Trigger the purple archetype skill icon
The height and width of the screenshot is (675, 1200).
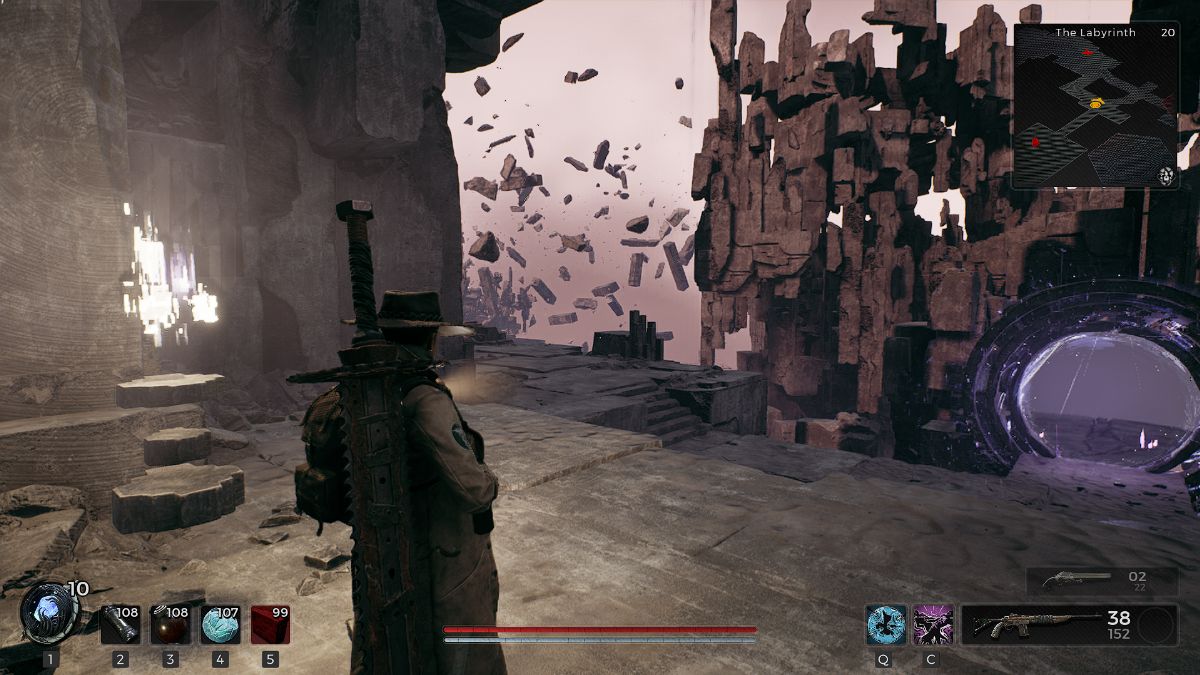[932, 624]
